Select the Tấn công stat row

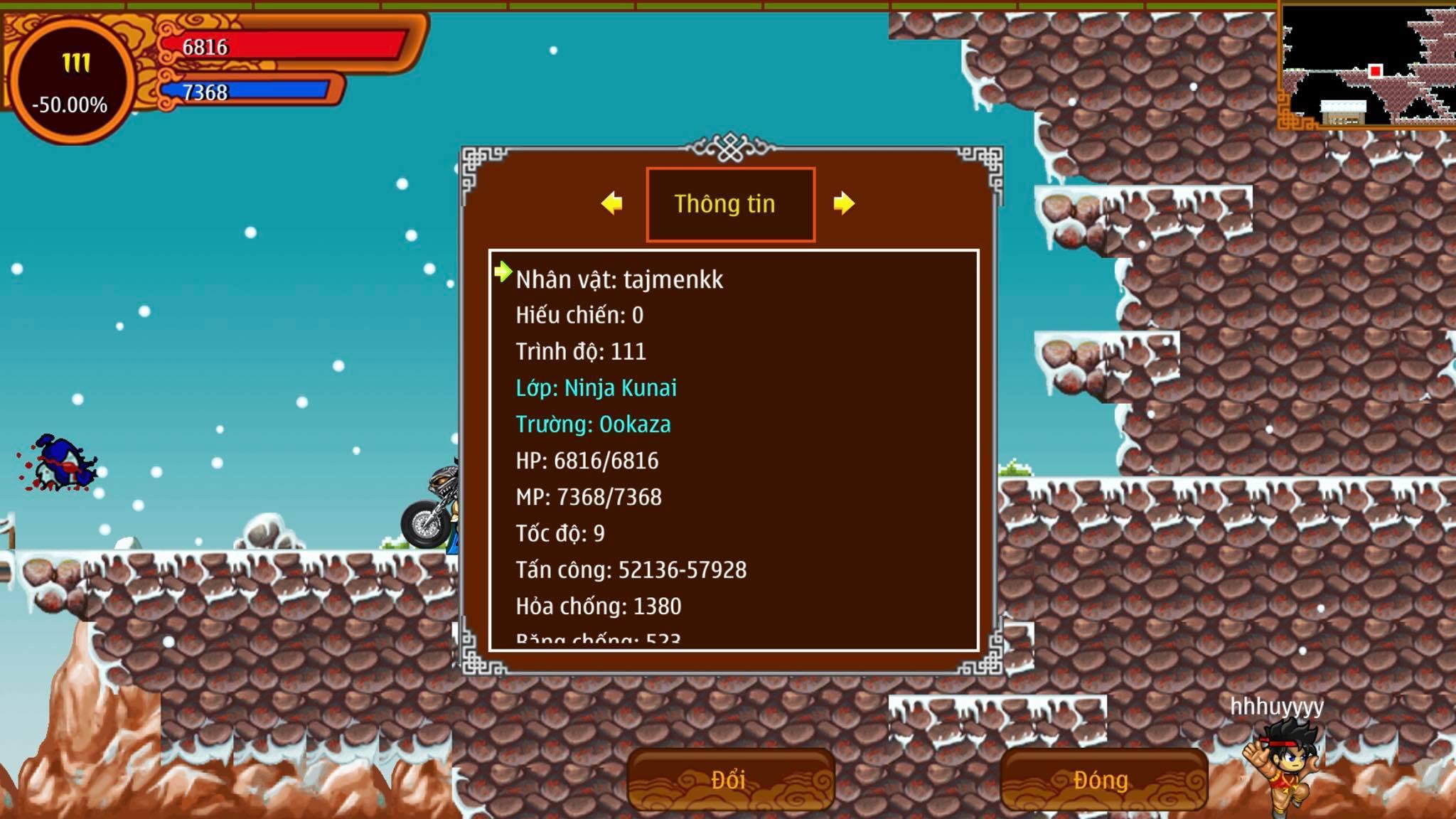click(x=631, y=569)
